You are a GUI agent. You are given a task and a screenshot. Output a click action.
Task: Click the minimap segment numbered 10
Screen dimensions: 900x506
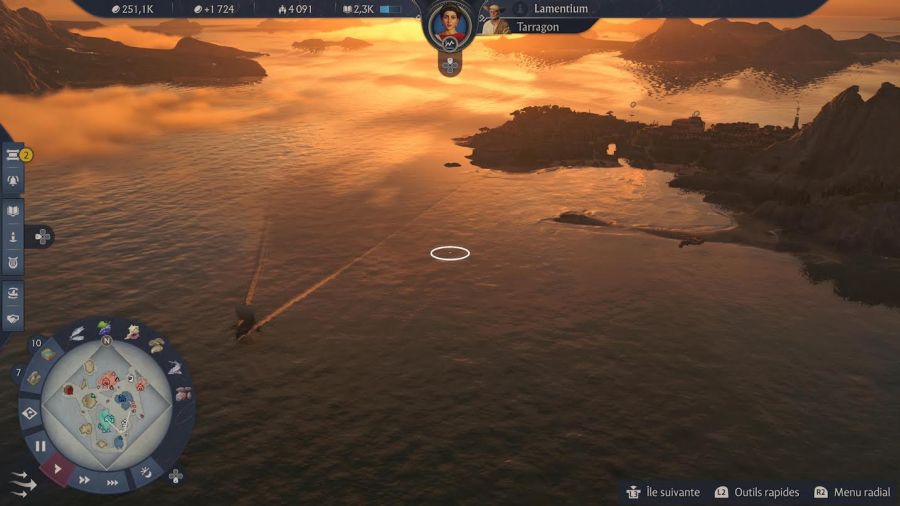click(x=47, y=352)
